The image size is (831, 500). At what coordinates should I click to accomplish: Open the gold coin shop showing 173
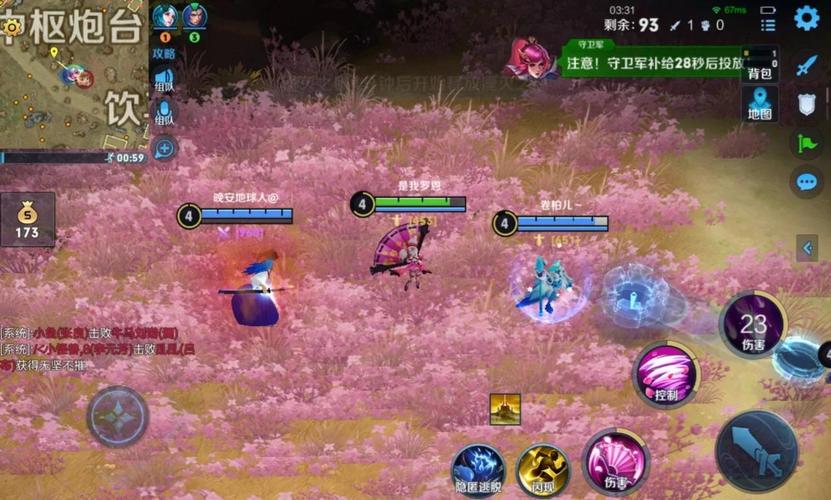click(27, 220)
